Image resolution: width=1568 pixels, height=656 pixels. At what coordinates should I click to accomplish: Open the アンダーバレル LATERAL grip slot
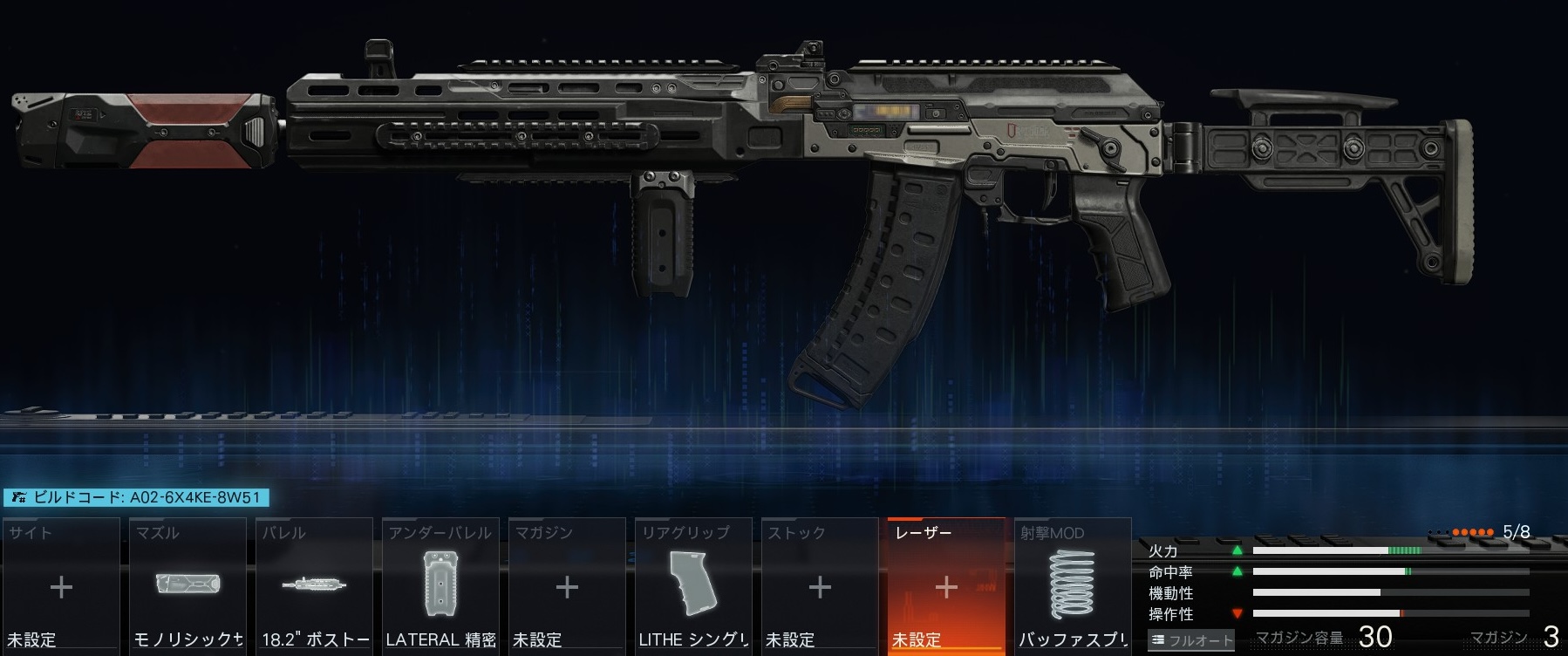(x=440, y=587)
